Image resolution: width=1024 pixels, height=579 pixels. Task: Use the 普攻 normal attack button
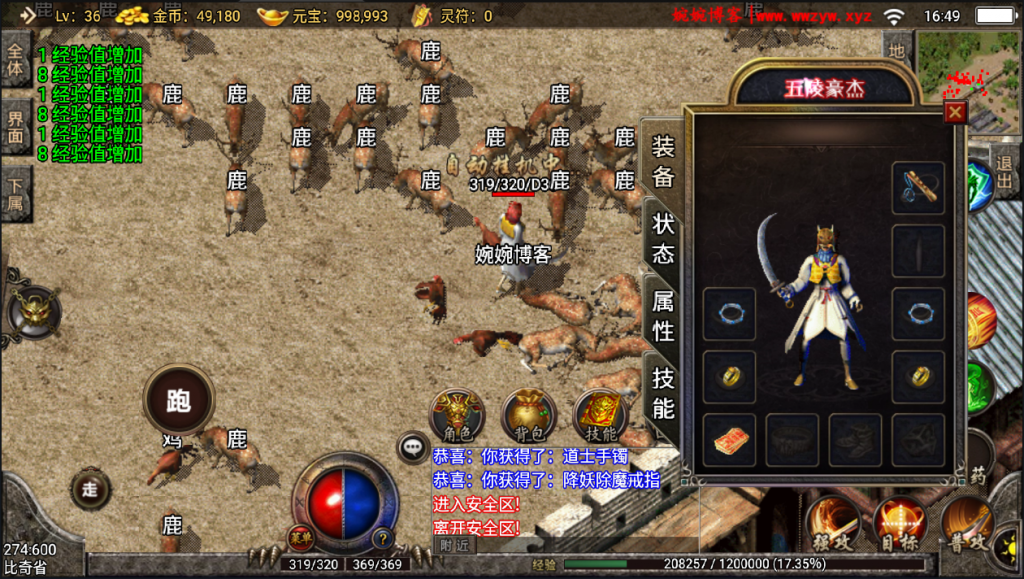[967, 523]
